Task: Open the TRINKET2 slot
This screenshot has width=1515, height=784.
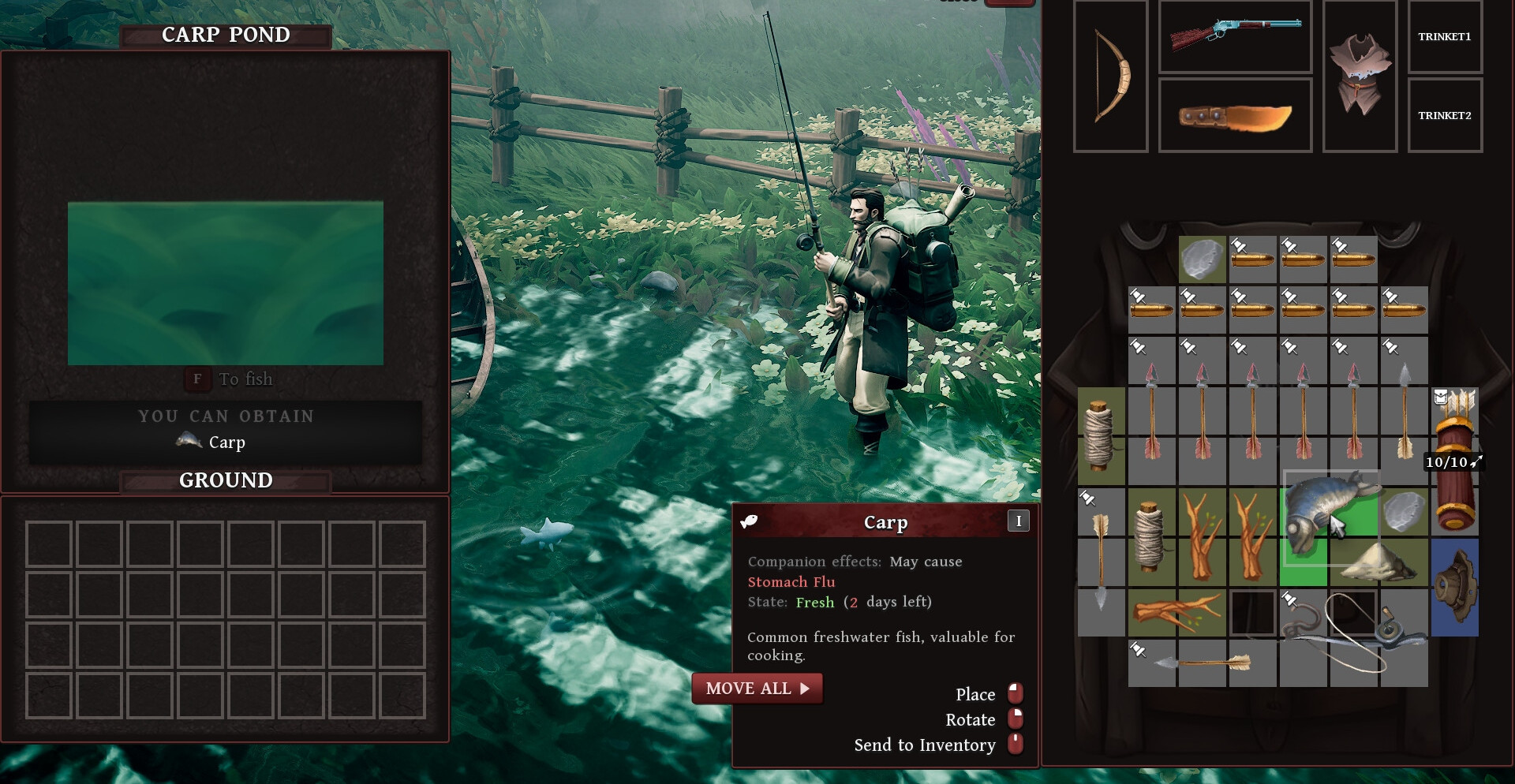Action: pyautogui.click(x=1445, y=116)
